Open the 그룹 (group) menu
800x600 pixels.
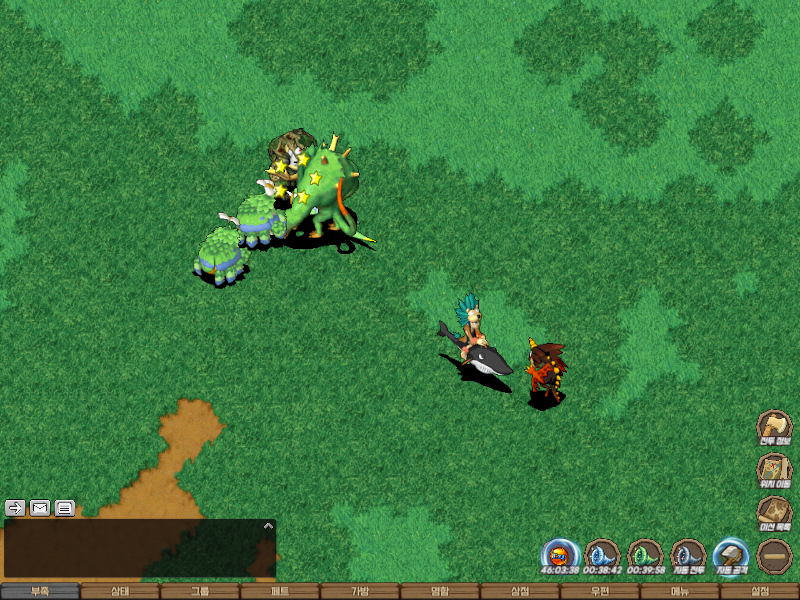[200, 591]
